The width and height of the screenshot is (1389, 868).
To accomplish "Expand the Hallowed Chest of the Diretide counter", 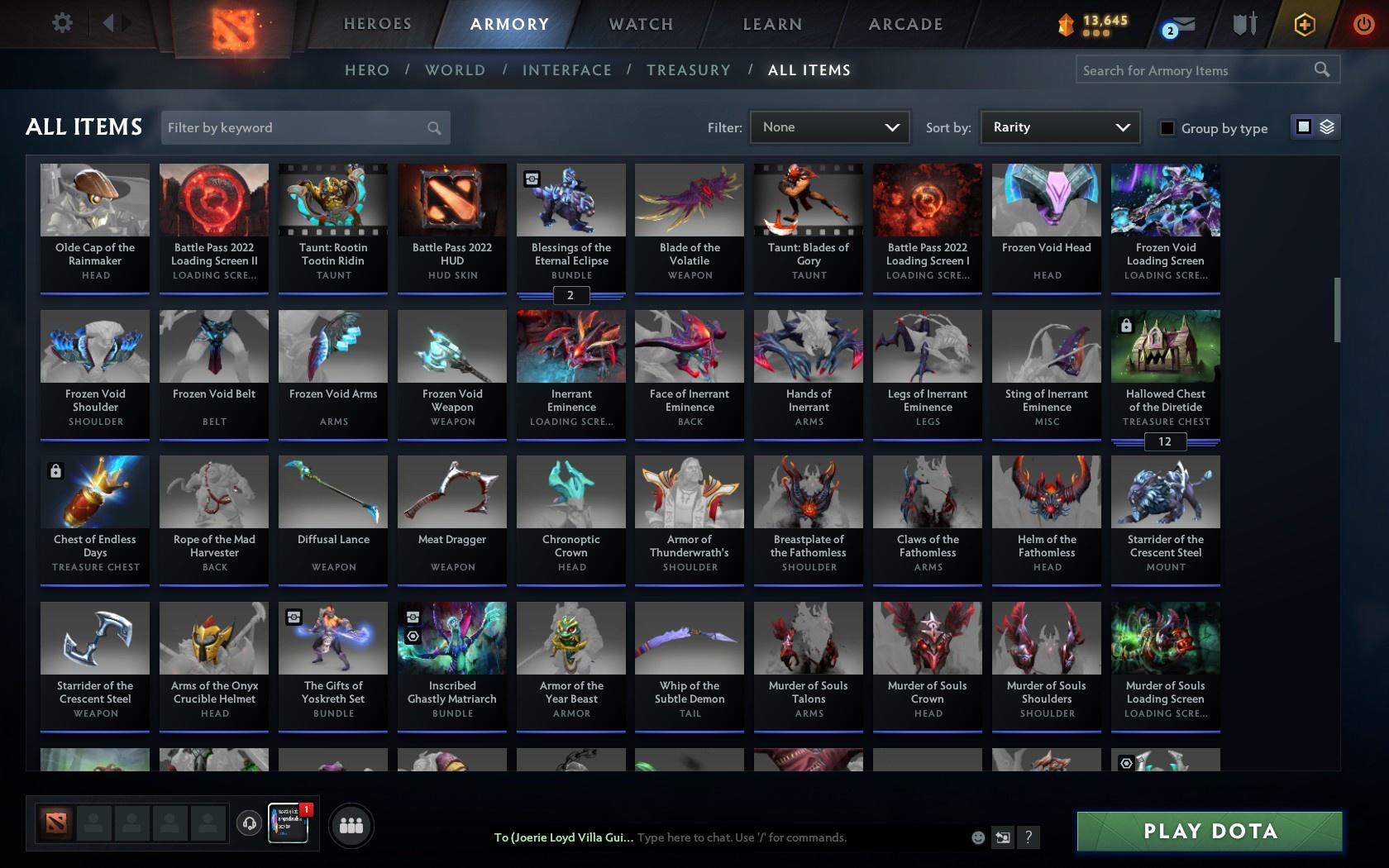I will tap(1165, 441).
